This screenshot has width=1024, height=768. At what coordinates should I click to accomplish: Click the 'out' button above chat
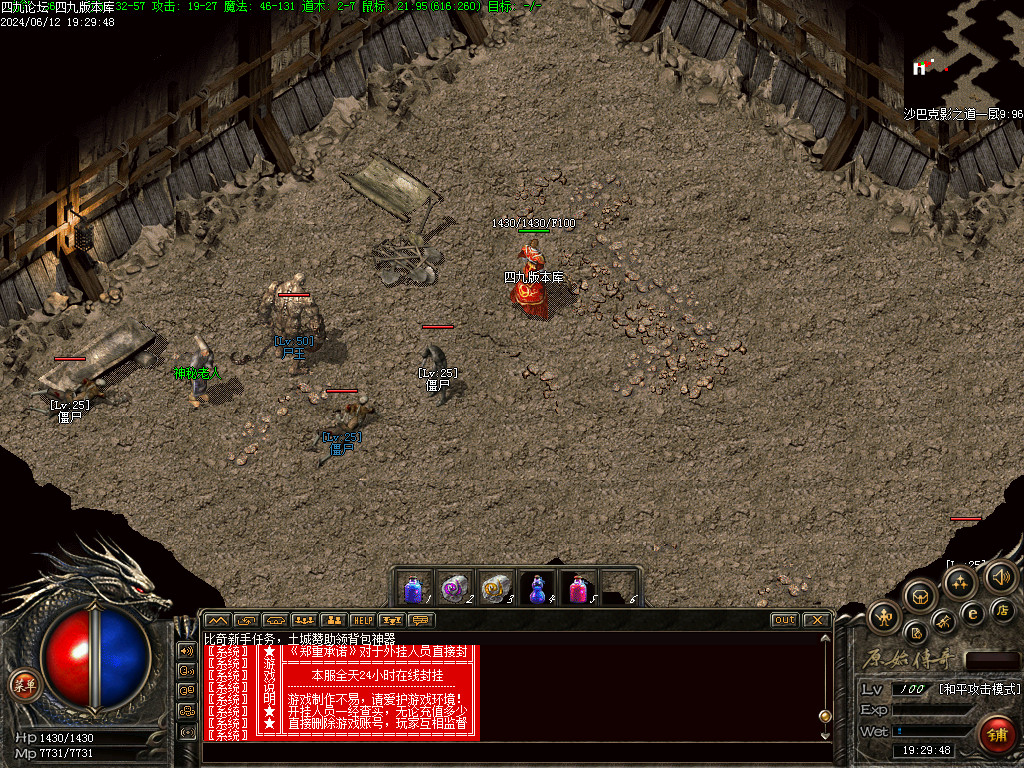[785, 620]
